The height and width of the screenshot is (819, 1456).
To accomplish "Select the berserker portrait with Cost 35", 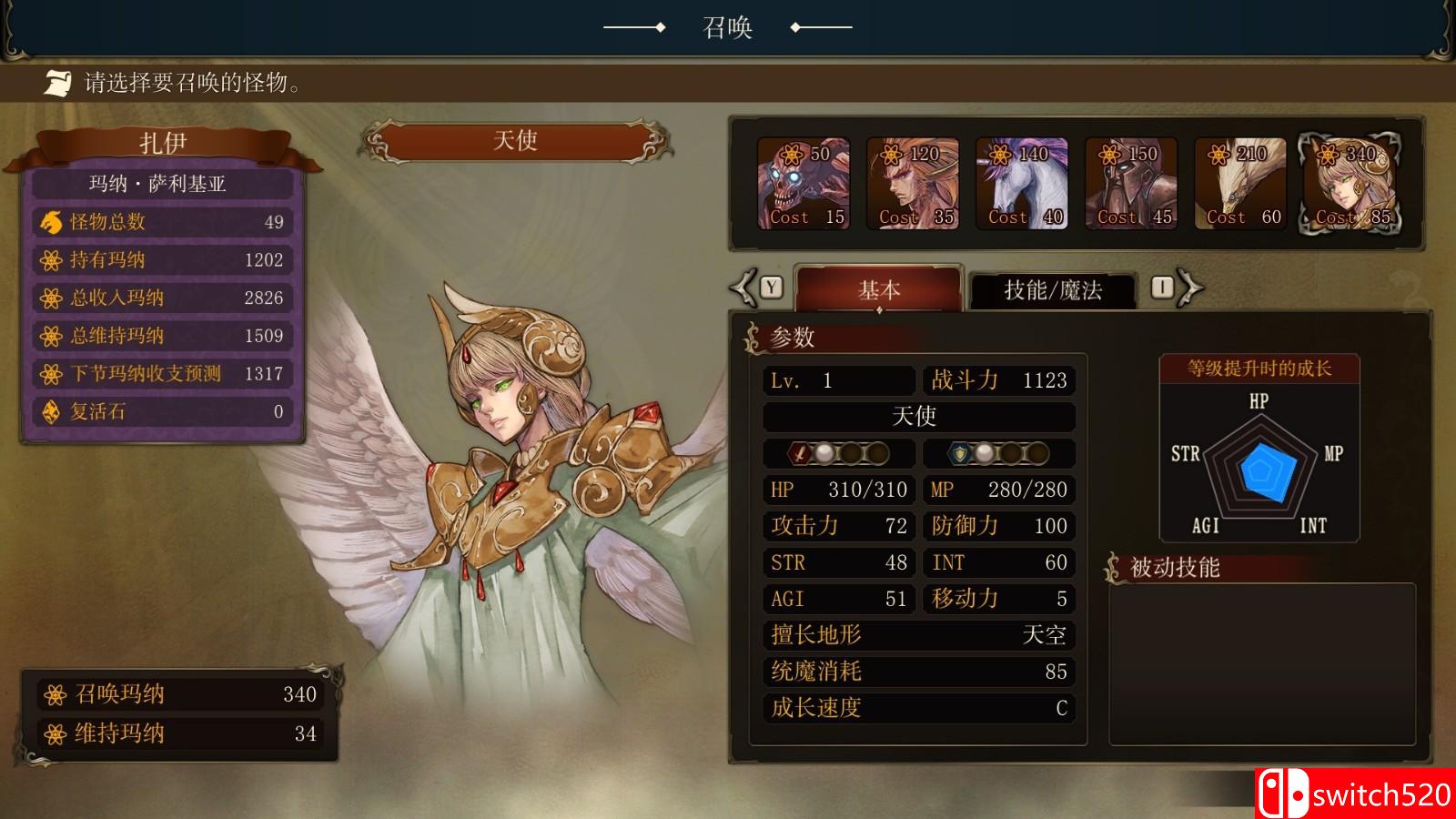I will (x=912, y=182).
